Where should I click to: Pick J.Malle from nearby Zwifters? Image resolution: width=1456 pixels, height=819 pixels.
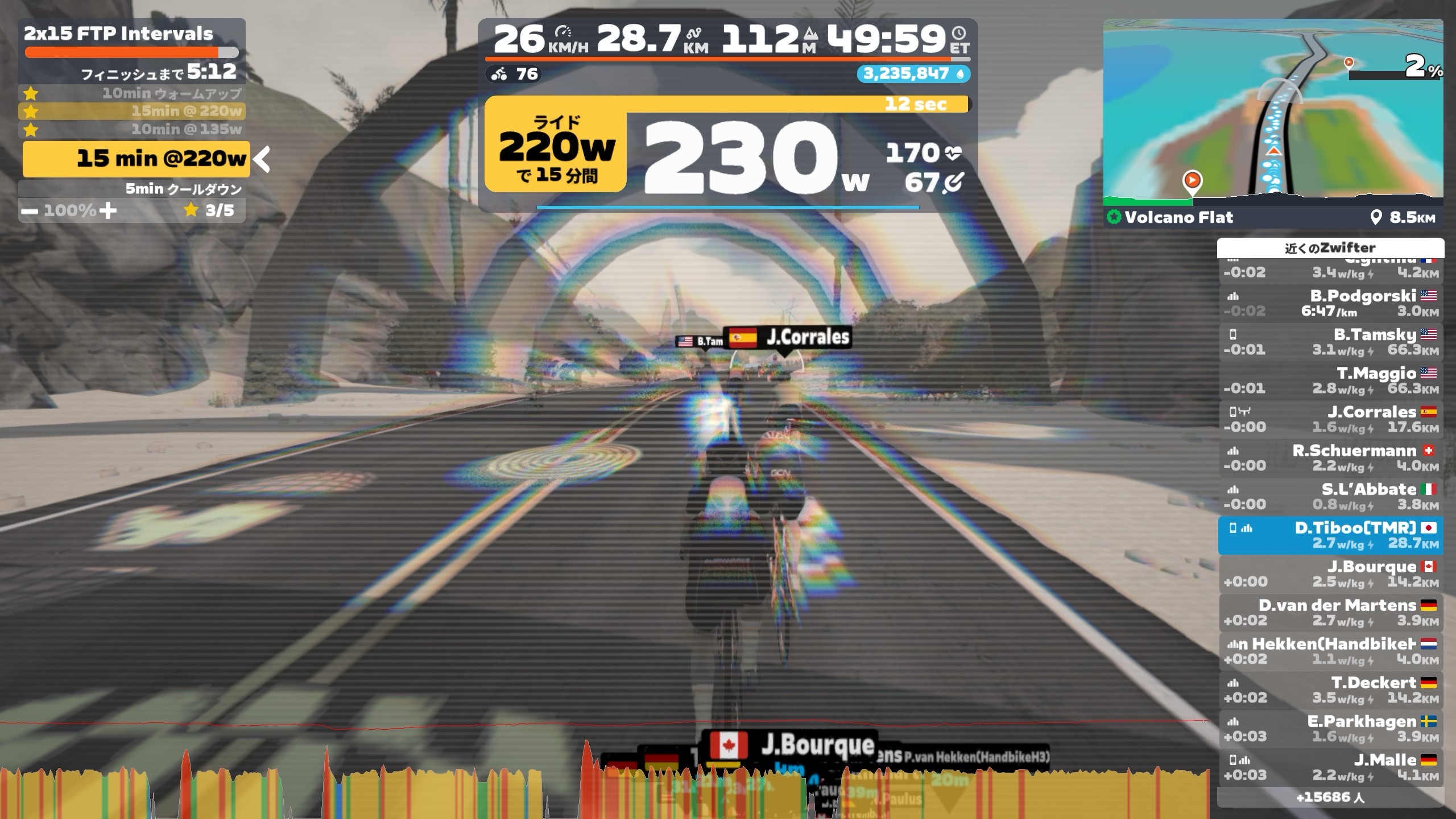1330,767
